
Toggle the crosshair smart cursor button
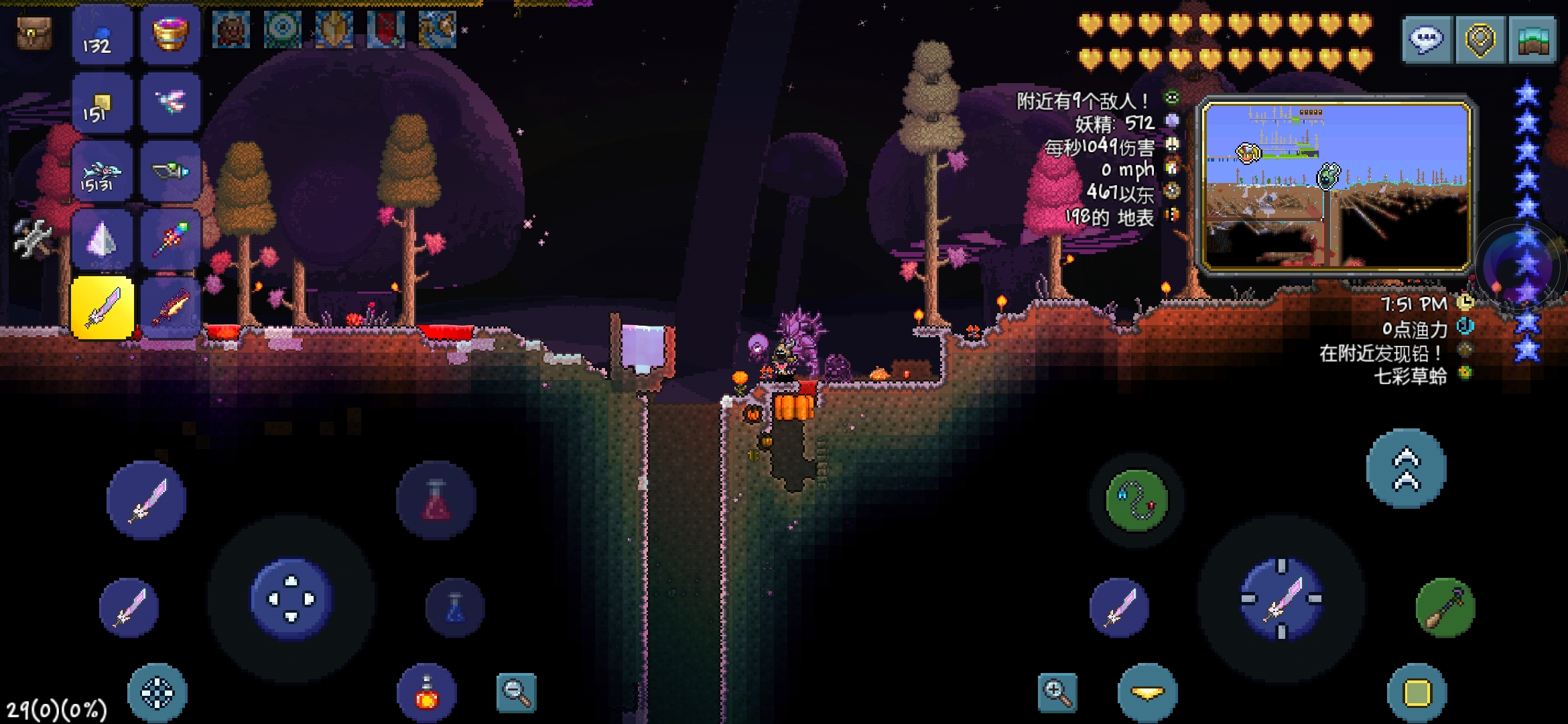pyautogui.click(x=157, y=693)
